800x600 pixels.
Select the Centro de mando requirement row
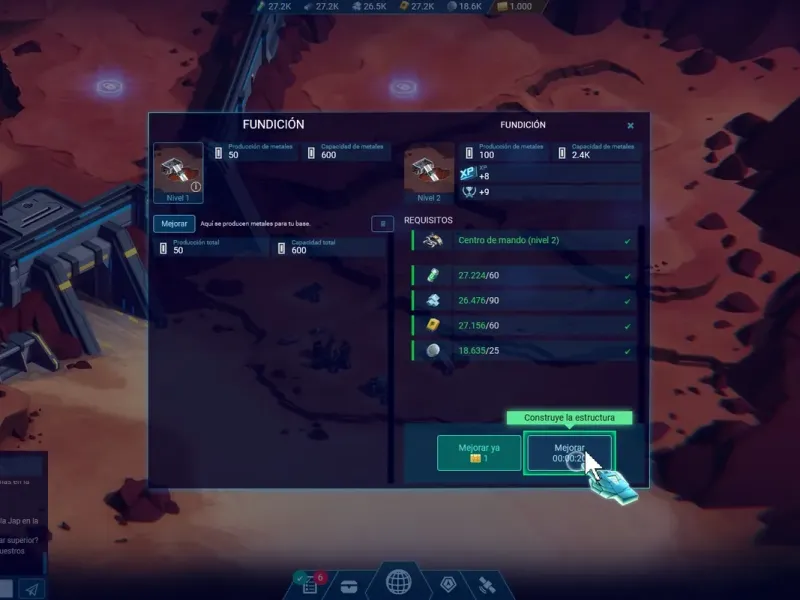[524, 241]
